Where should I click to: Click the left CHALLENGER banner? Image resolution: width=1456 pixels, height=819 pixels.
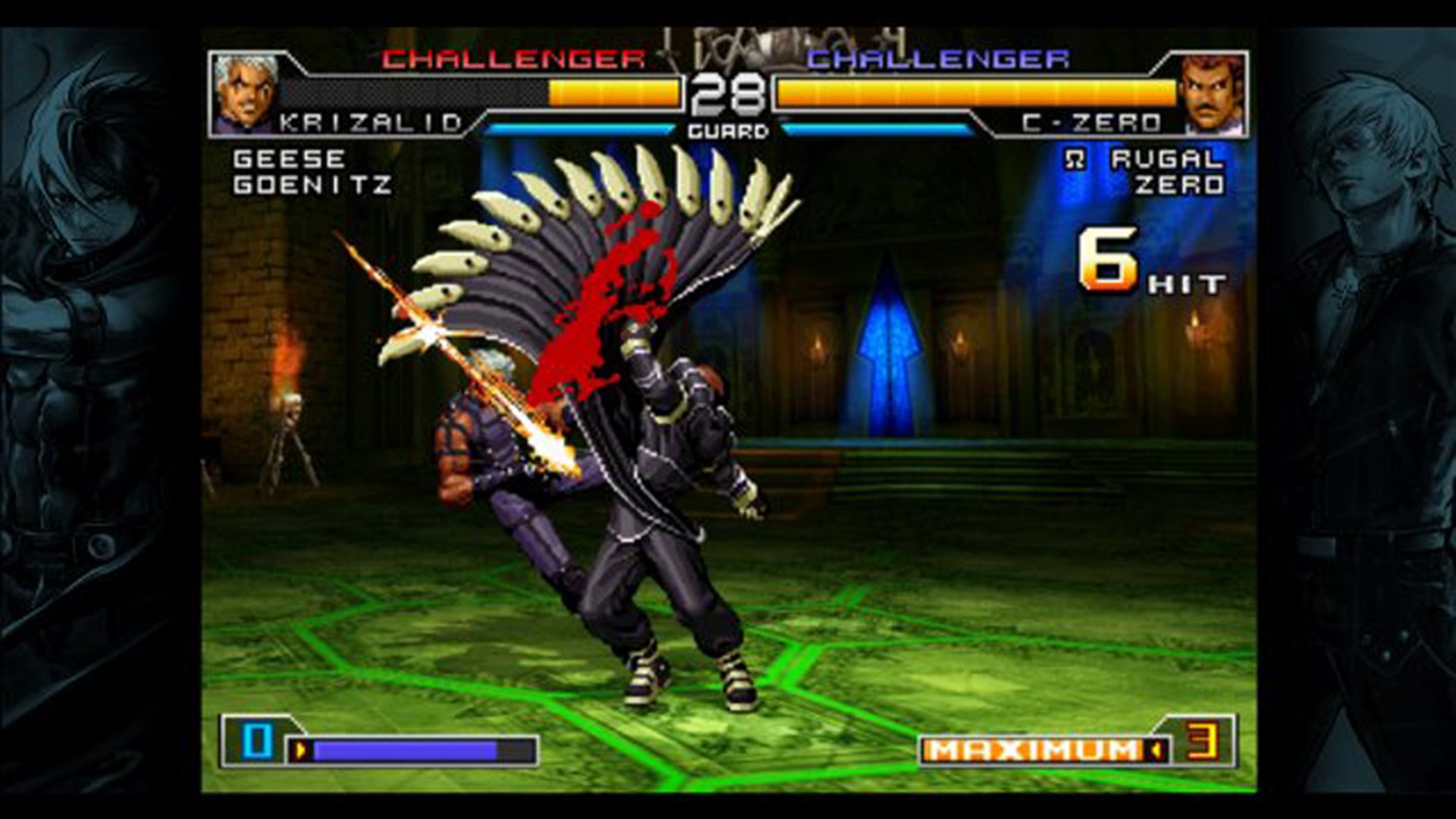[x=510, y=58]
